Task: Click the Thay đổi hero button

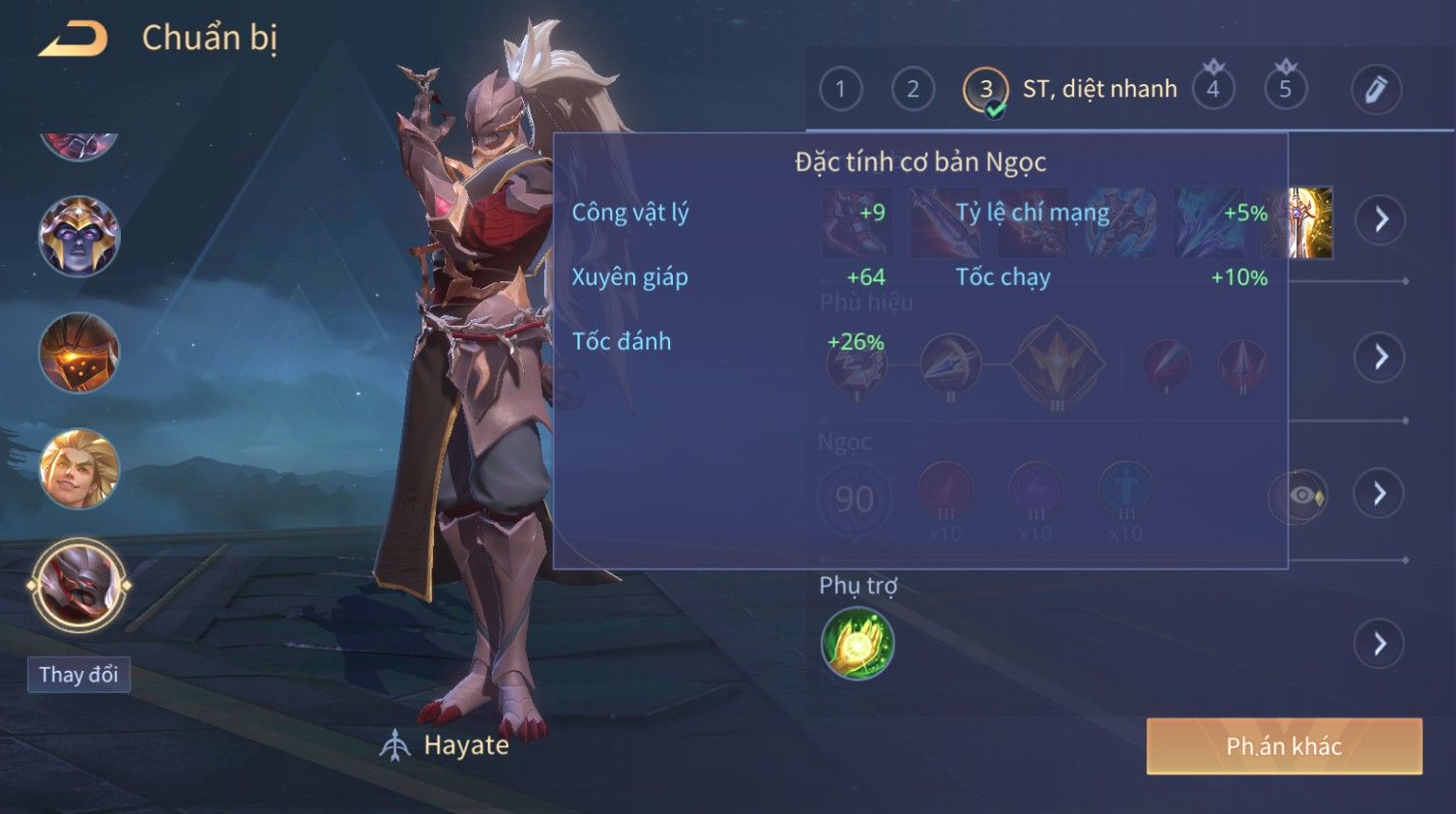Action: coord(78,674)
